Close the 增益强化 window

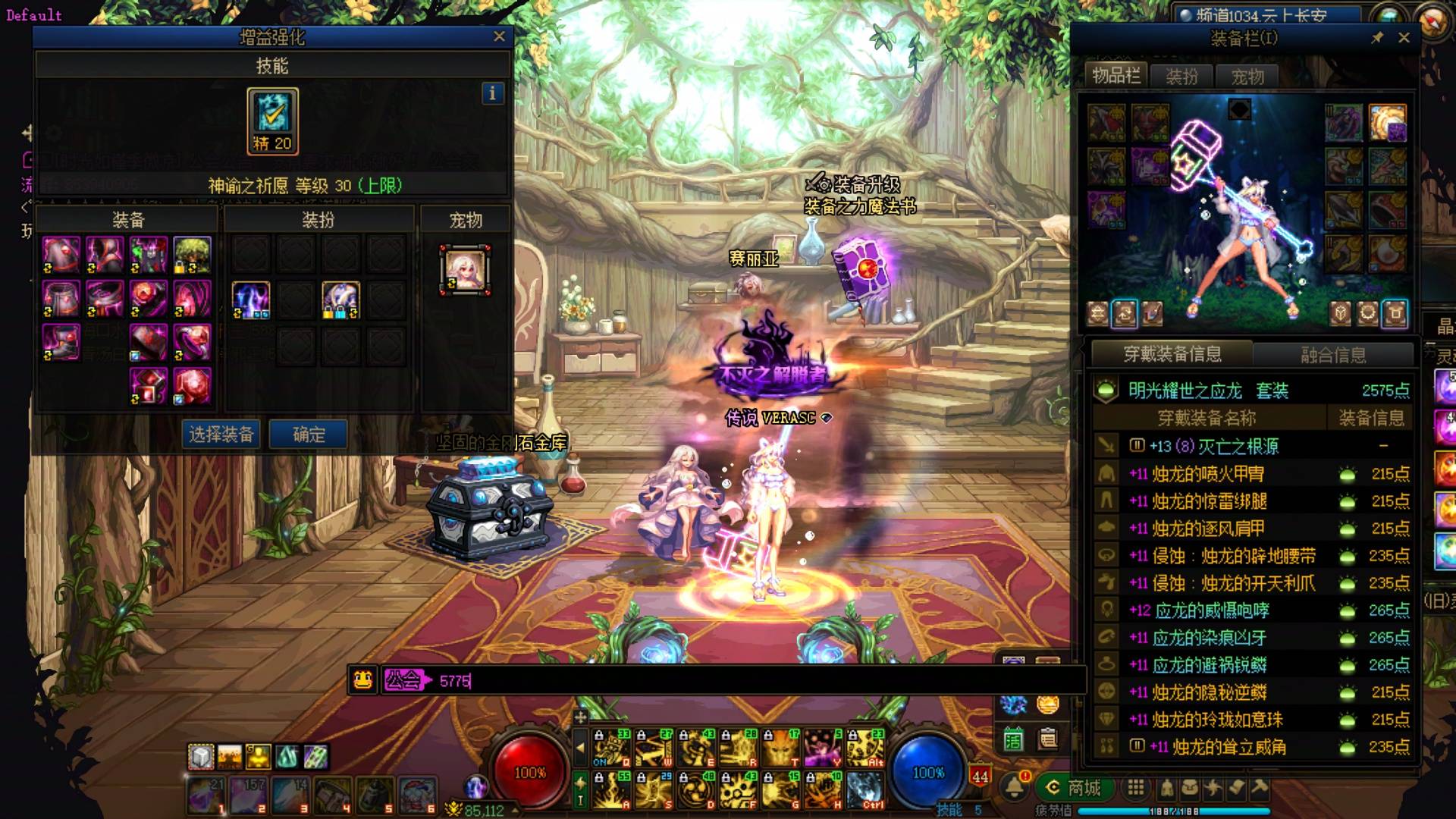[499, 36]
